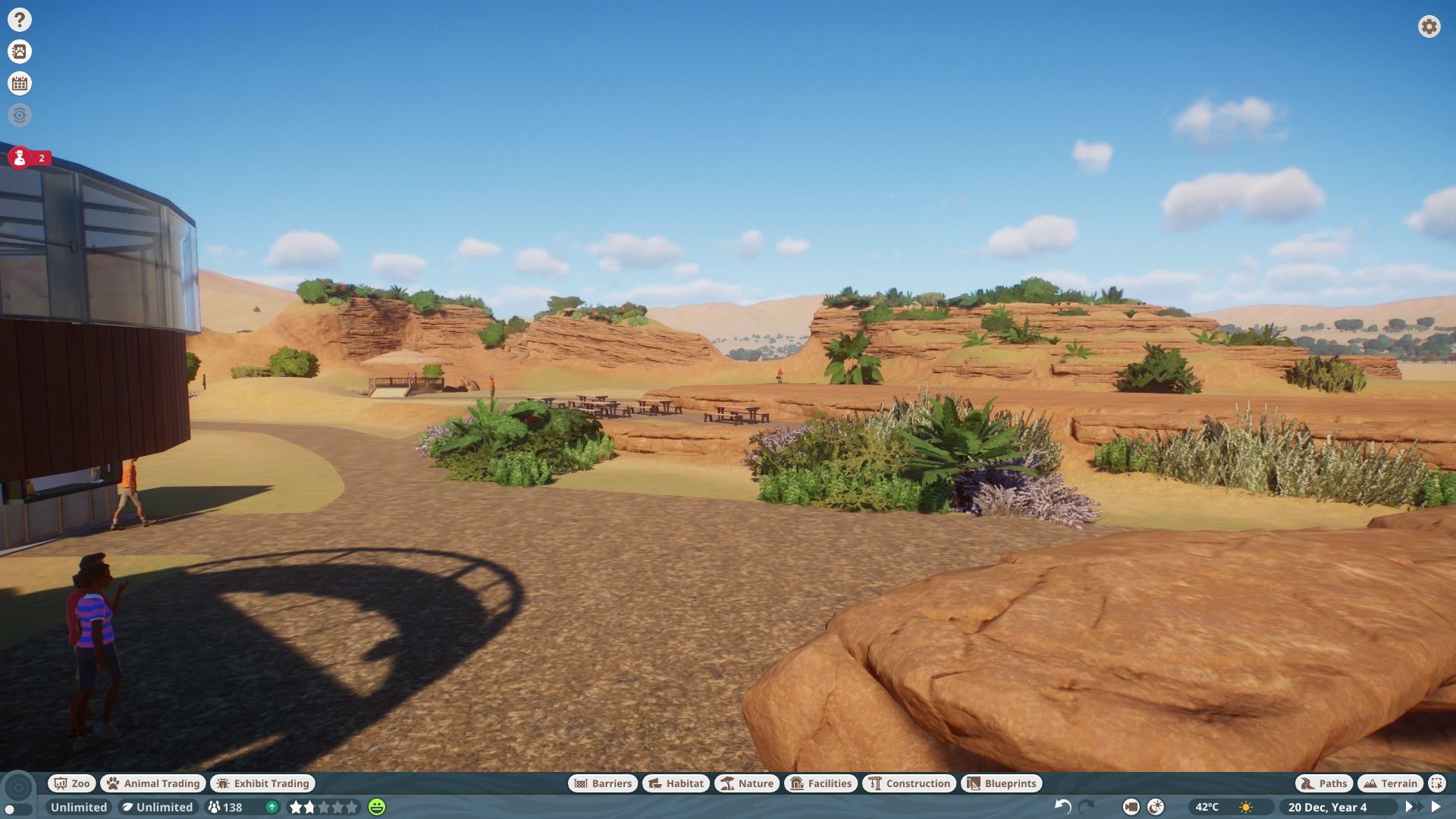Select the Terrain editing tool
The height and width of the screenshot is (819, 1456).
(1390, 783)
